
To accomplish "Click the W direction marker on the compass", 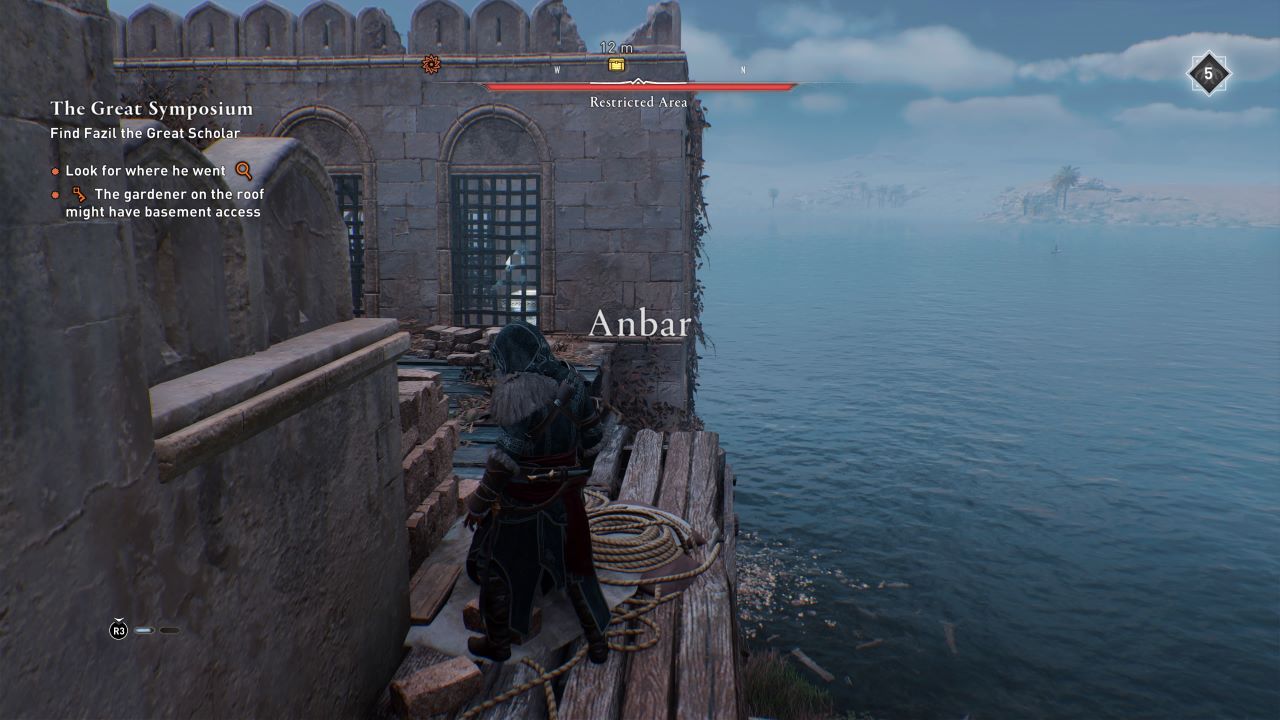I will 556,71.
